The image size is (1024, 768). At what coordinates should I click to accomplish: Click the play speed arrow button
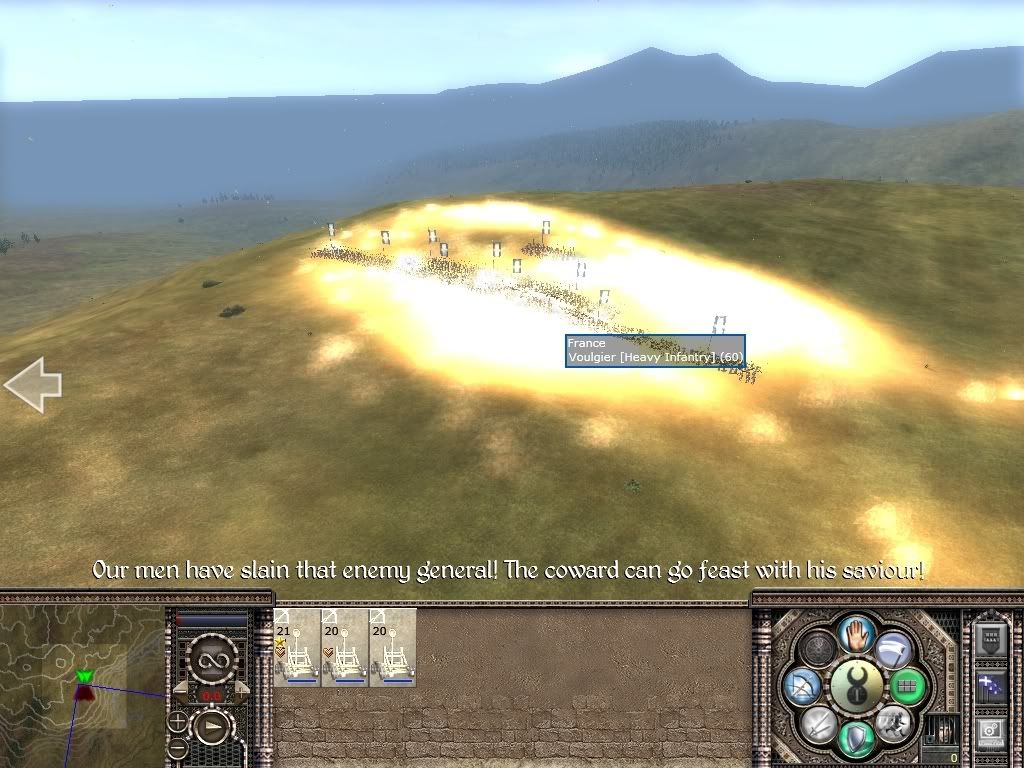coord(212,726)
